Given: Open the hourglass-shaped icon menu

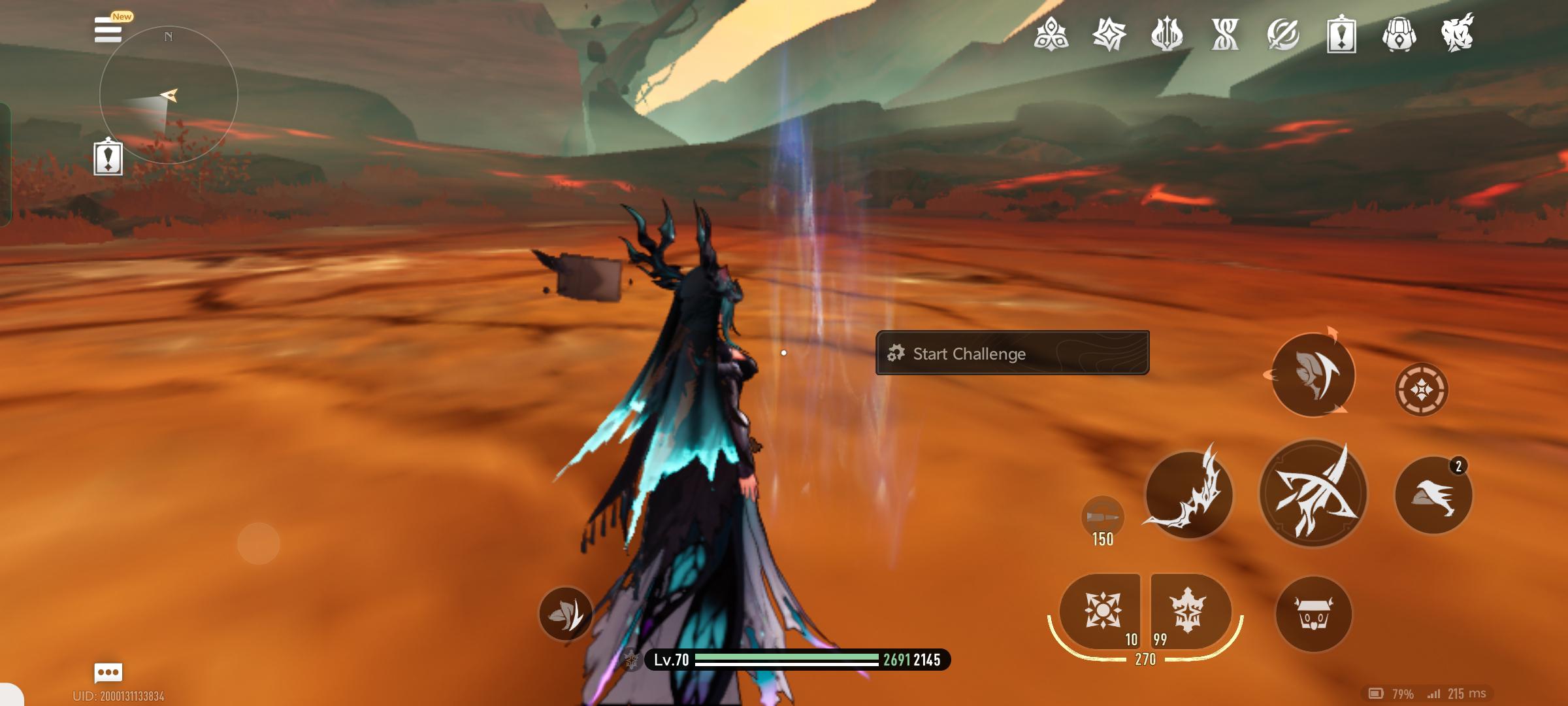Looking at the screenshot, I should [1225, 34].
